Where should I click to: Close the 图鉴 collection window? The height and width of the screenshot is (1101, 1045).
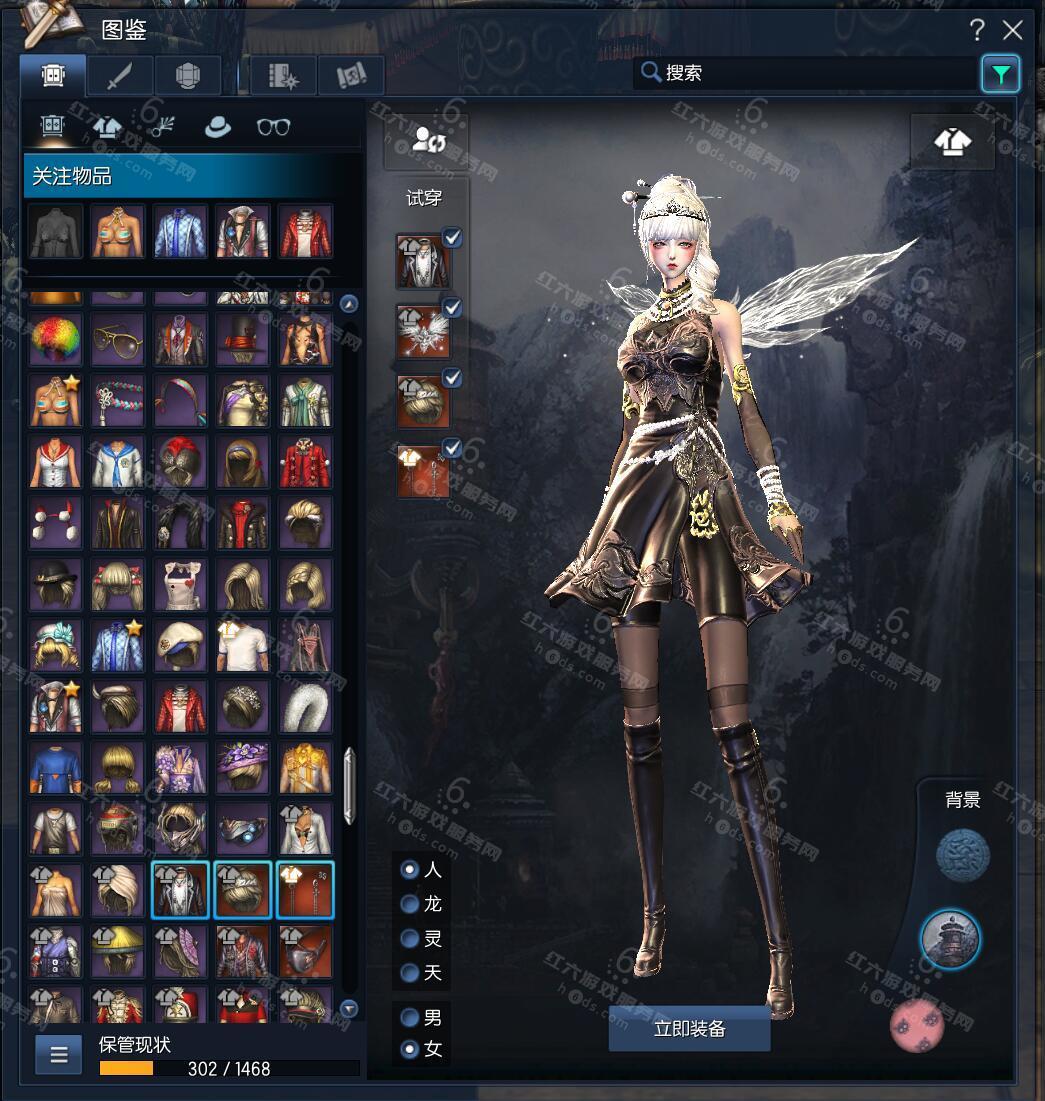(x=1013, y=30)
